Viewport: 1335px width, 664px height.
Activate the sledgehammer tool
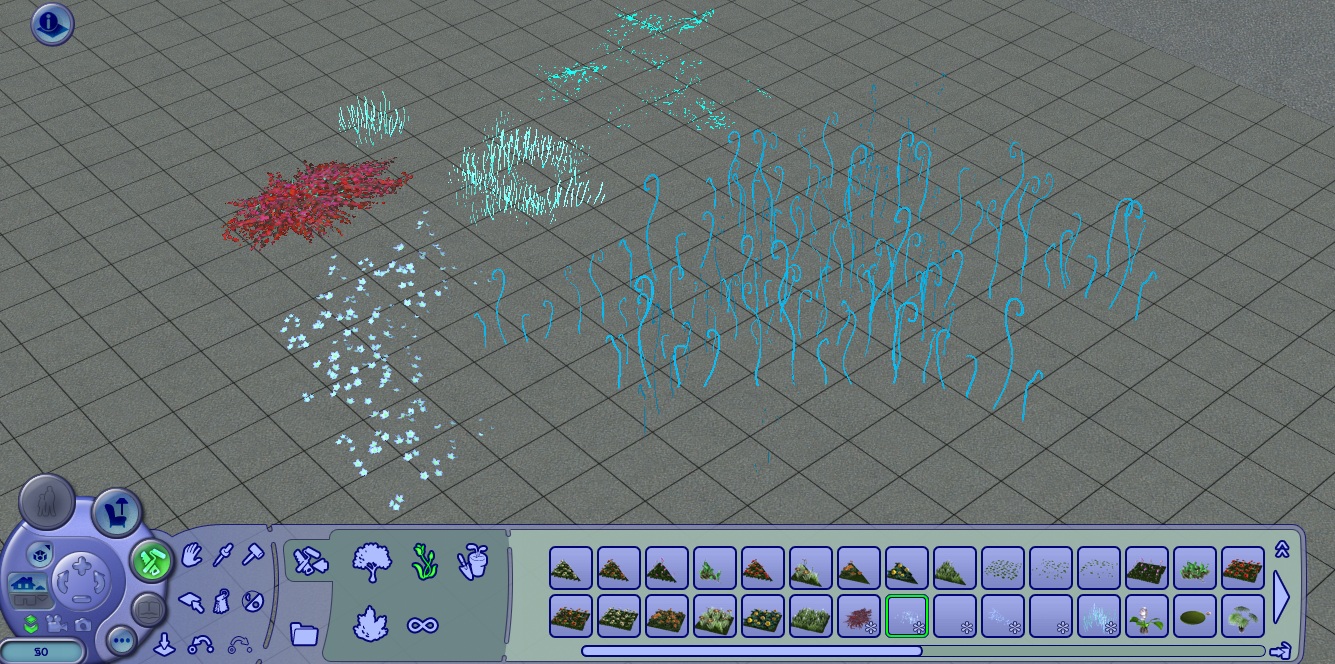[x=253, y=553]
